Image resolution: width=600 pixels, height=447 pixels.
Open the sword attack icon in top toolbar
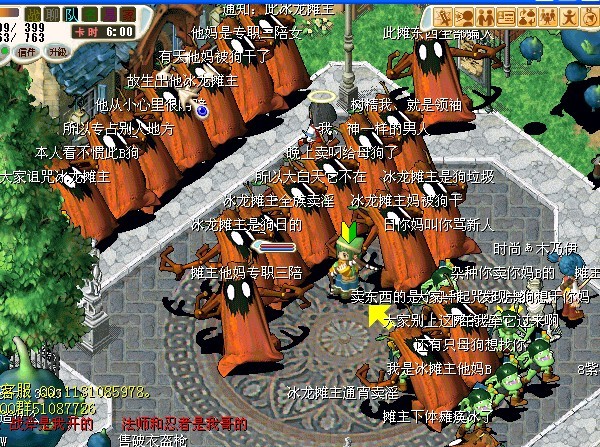441,17
